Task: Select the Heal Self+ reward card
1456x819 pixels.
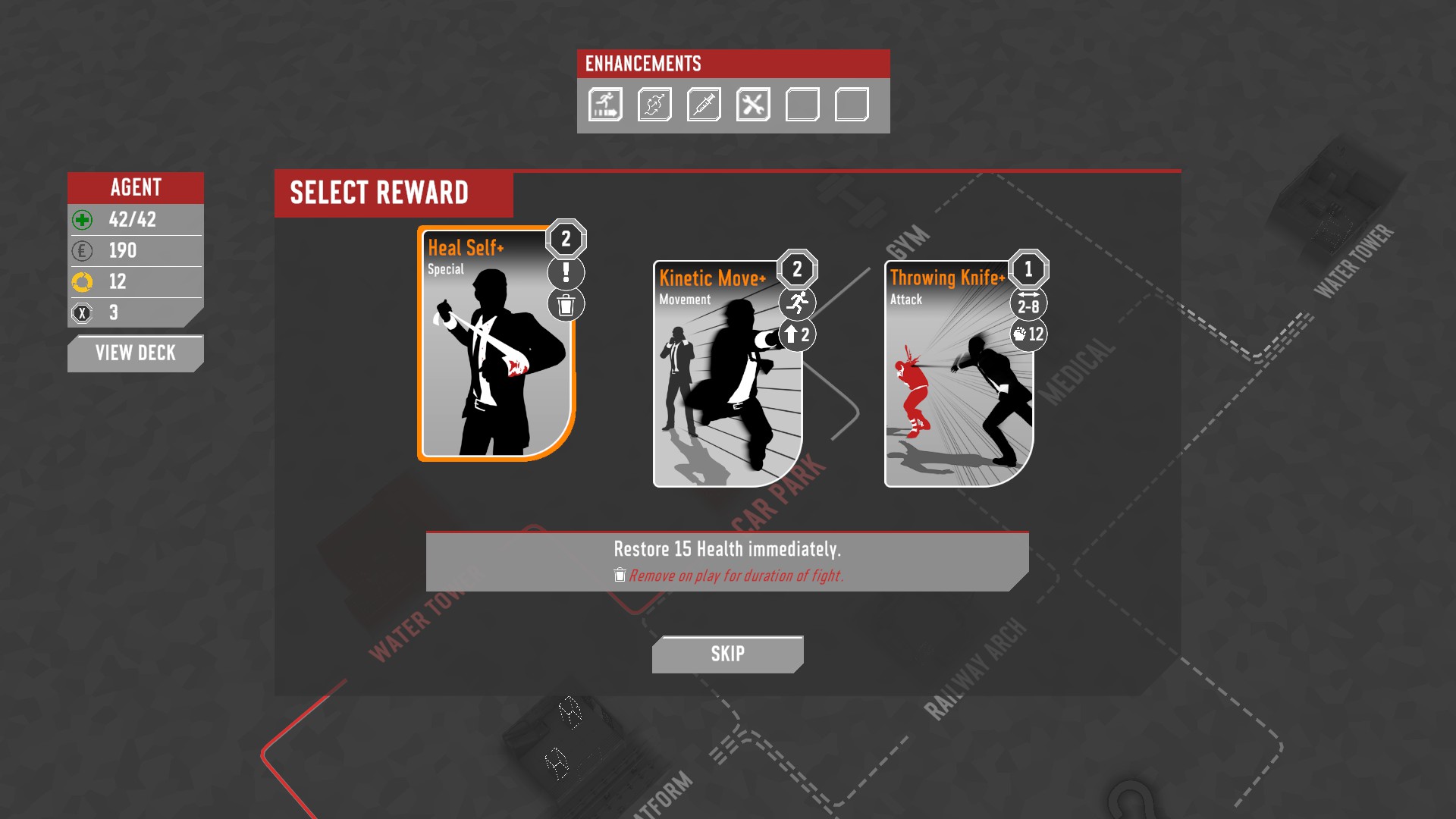Action: 496,345
